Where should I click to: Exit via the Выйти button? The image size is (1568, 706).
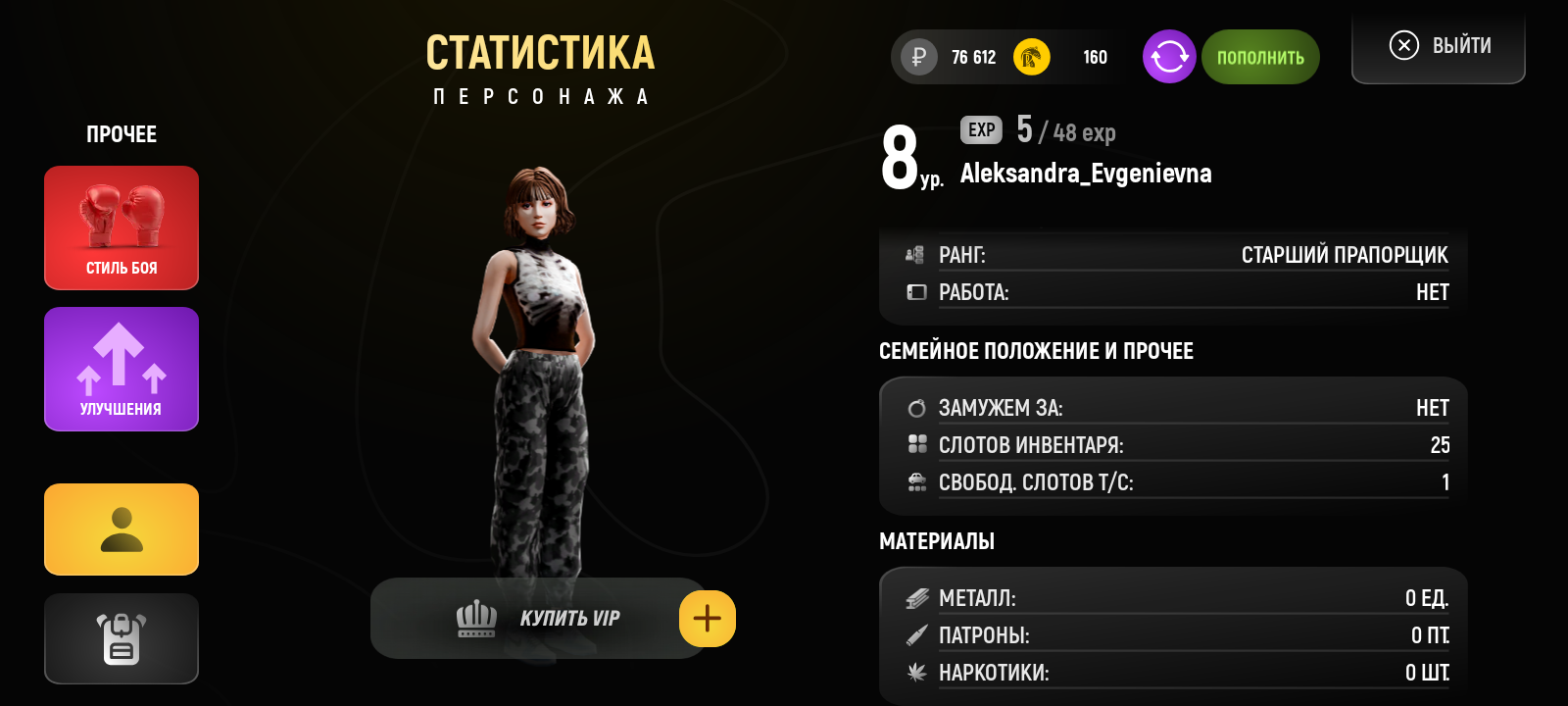[x=1439, y=46]
